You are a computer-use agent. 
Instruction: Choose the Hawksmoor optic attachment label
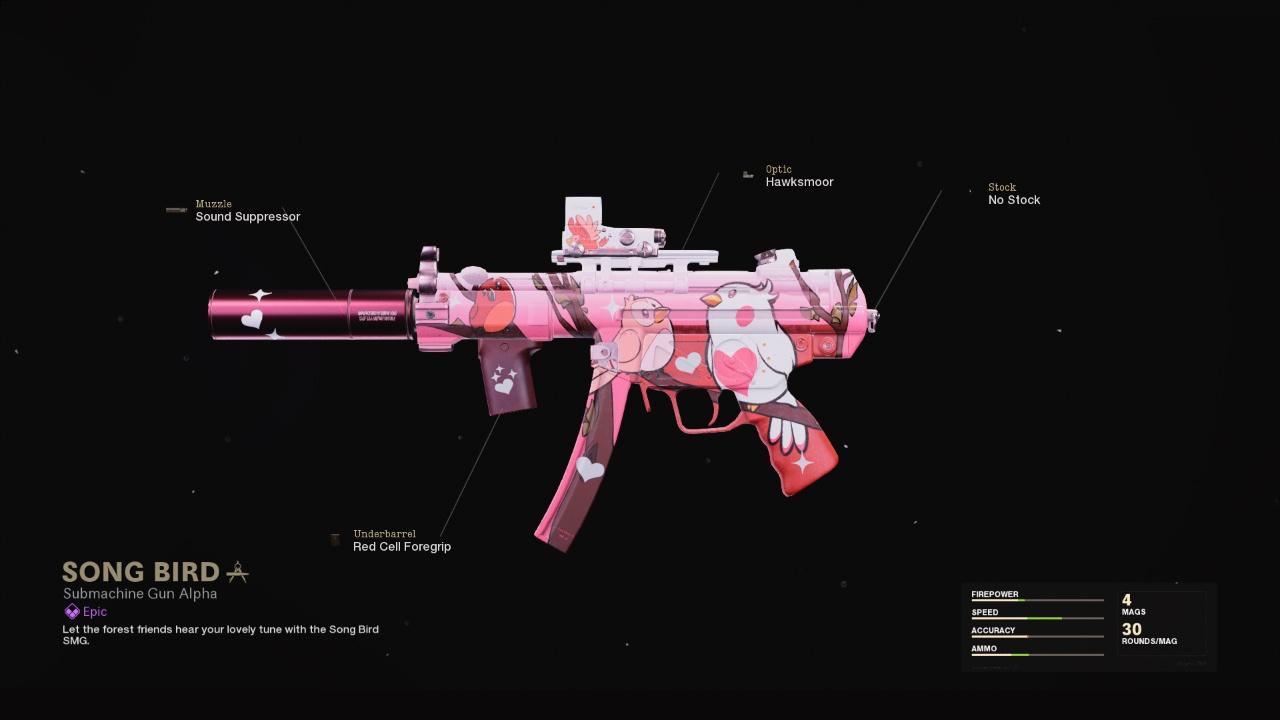[799, 182]
